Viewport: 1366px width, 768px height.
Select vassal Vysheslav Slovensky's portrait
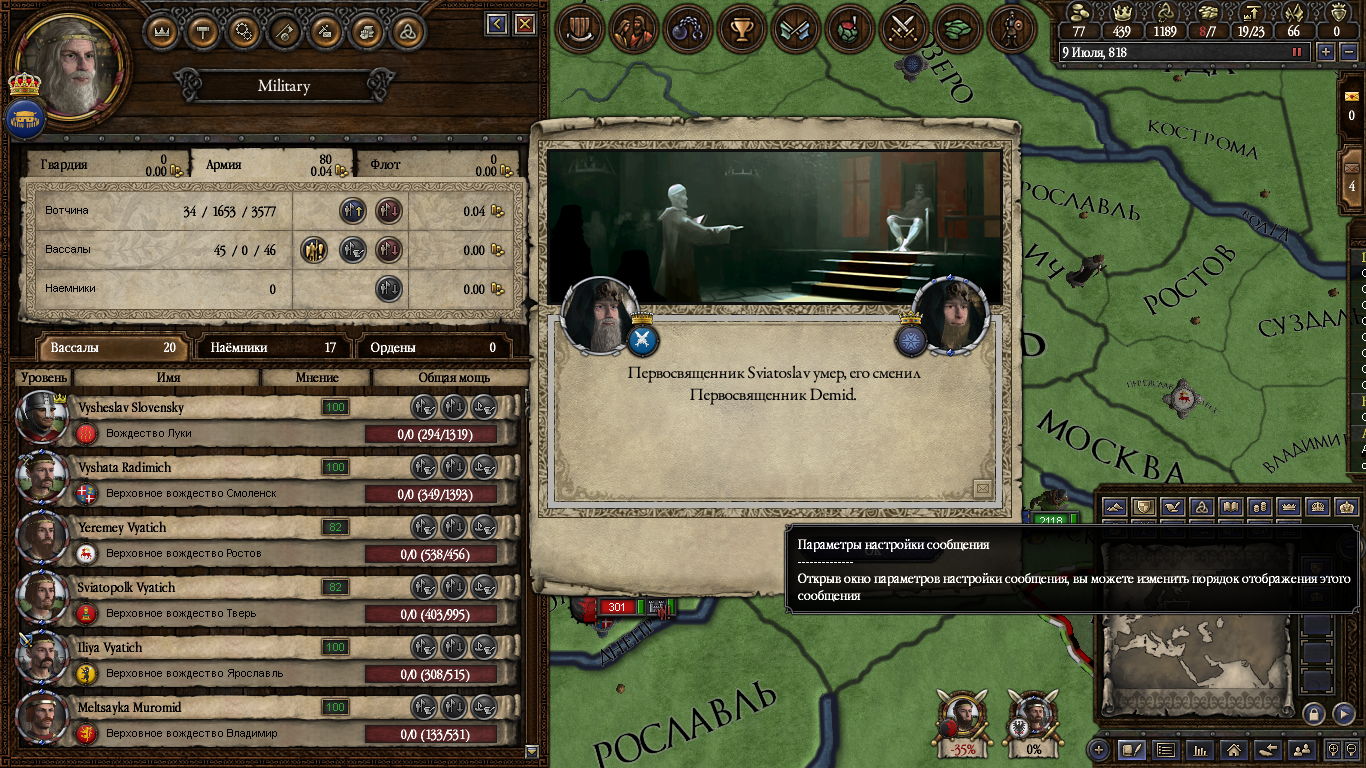(x=42, y=417)
